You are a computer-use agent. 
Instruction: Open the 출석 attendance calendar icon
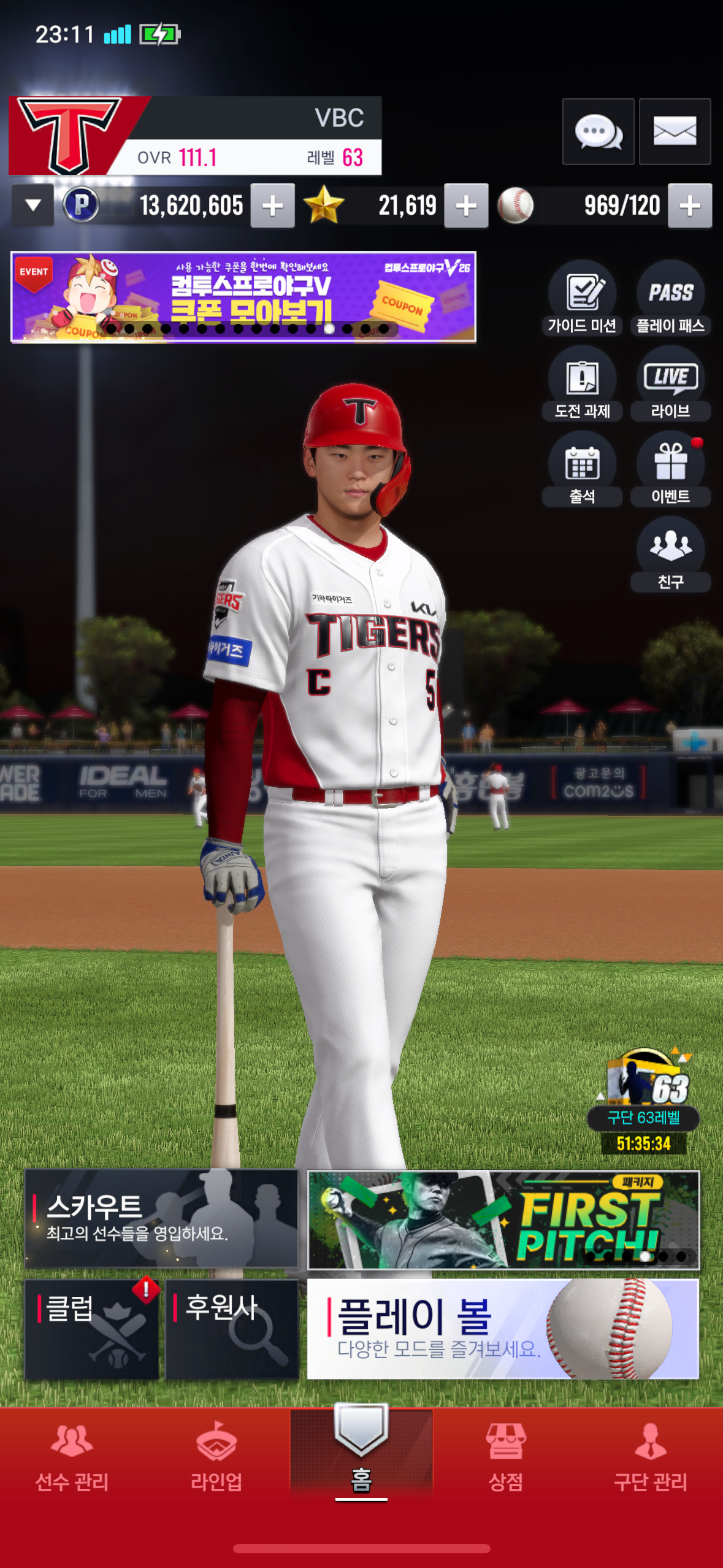point(582,469)
